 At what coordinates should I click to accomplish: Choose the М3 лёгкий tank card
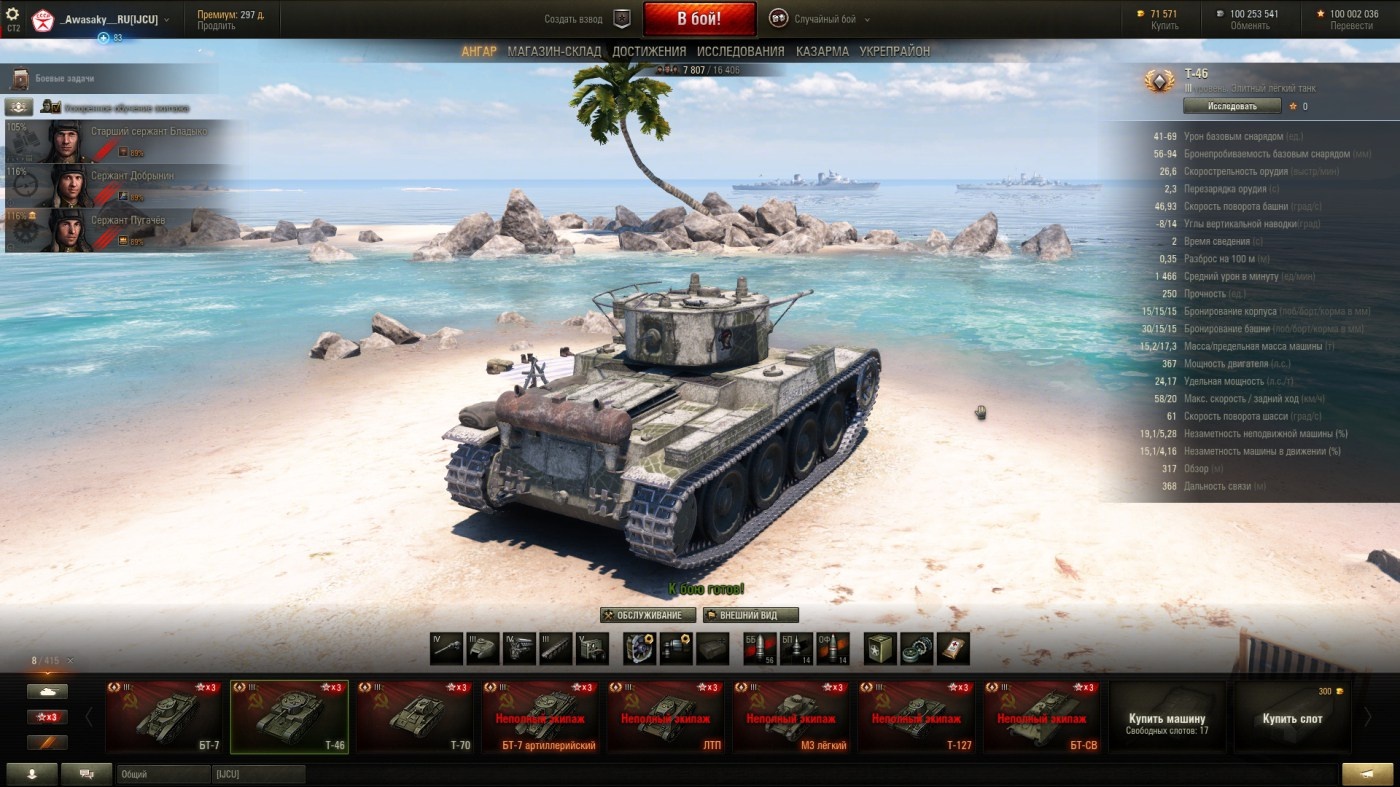coord(792,716)
